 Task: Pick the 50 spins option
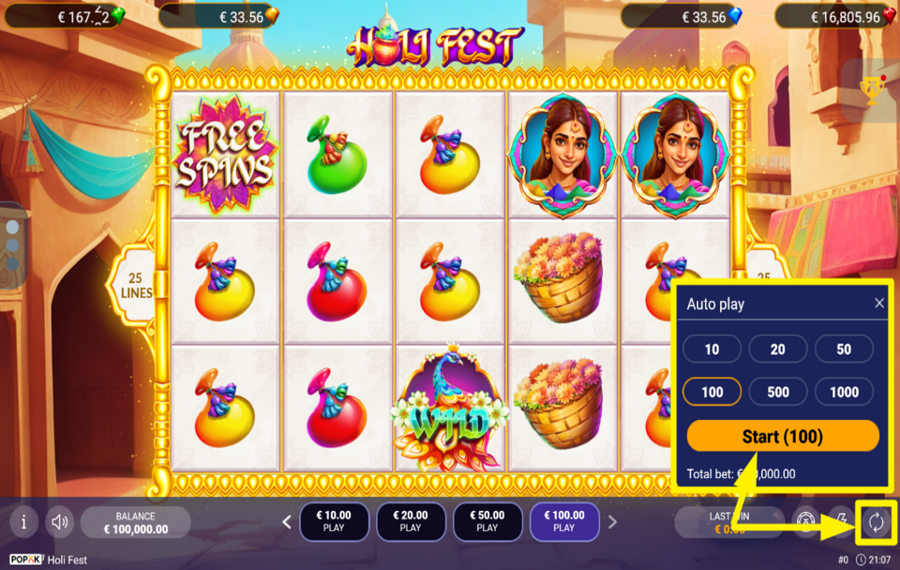844,349
